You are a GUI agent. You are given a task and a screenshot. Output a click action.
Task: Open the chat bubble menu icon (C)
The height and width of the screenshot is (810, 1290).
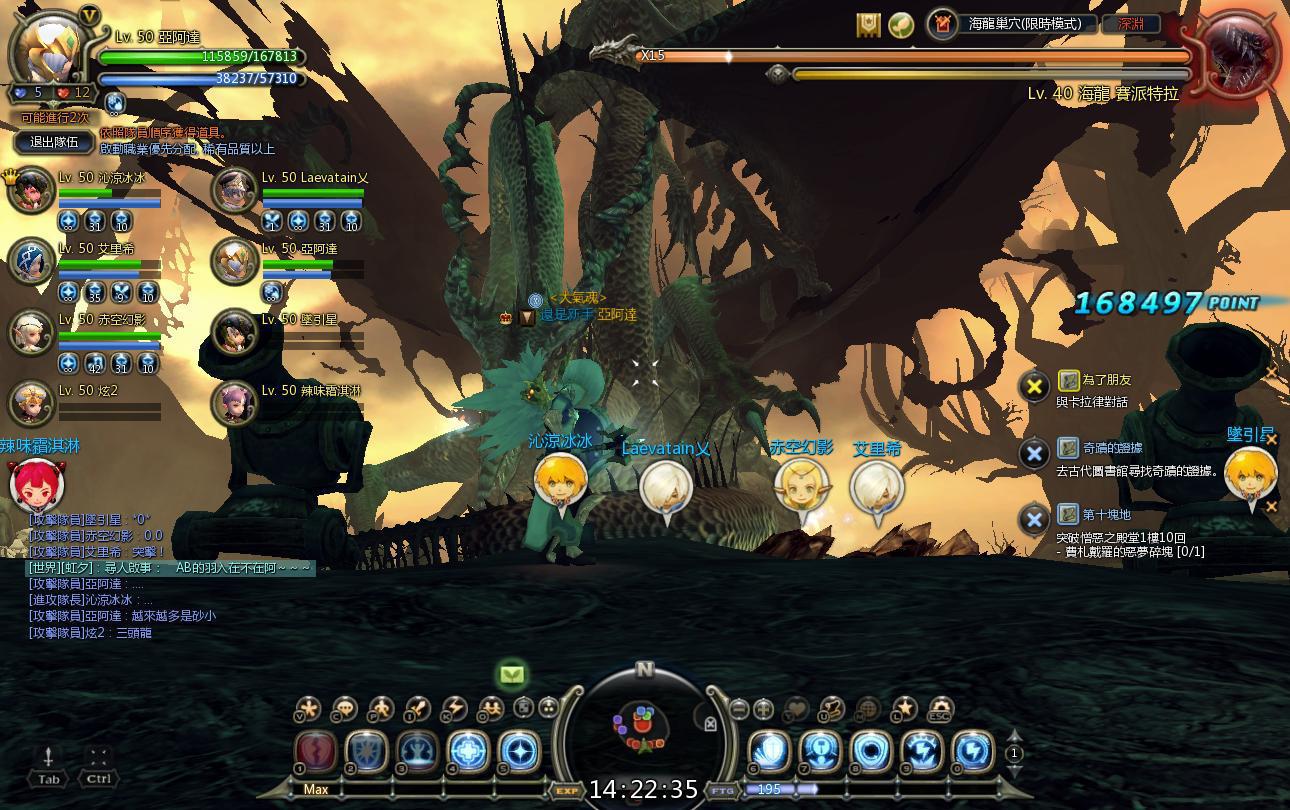[344, 709]
